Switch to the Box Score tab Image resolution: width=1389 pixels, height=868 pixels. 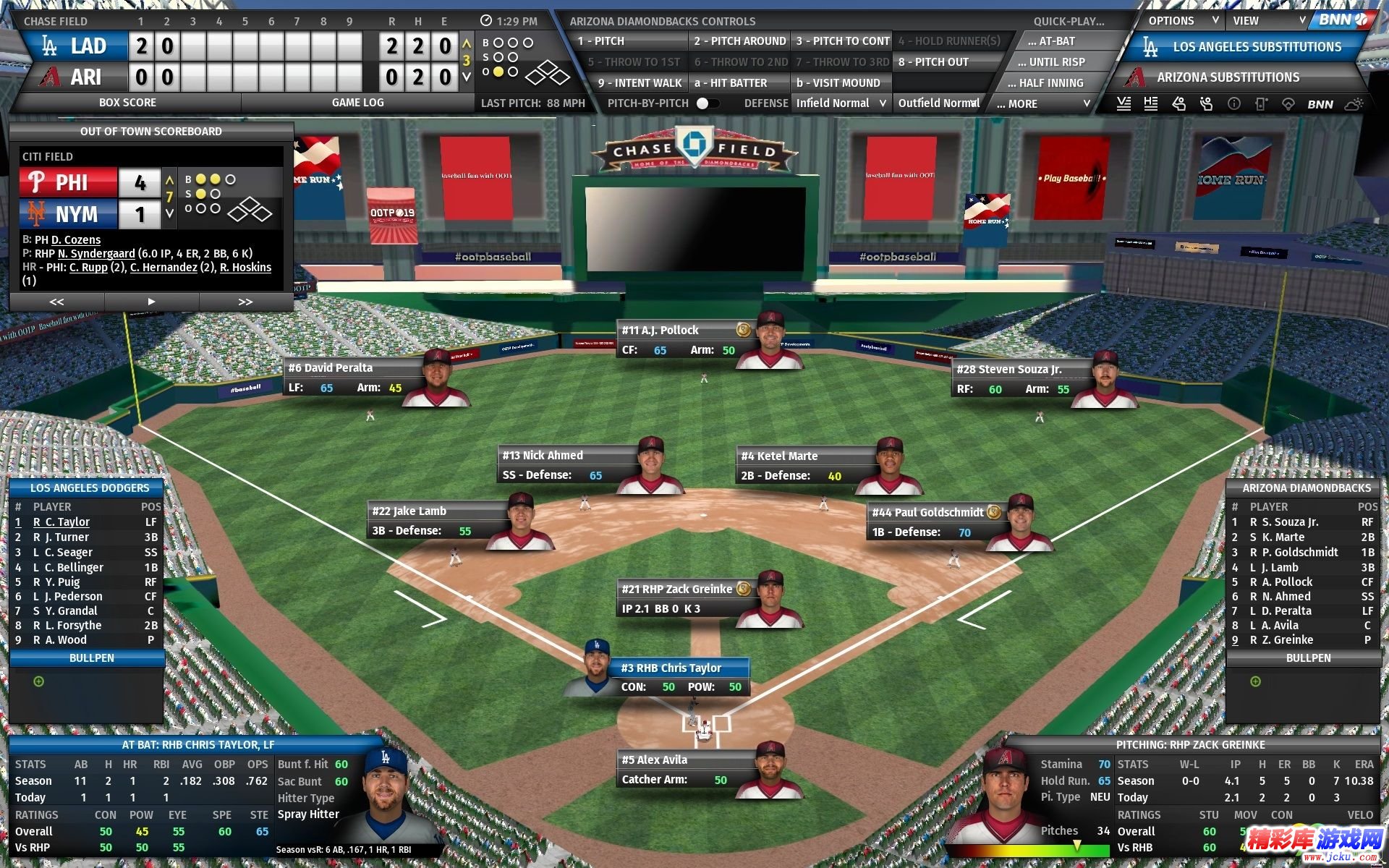pos(127,103)
